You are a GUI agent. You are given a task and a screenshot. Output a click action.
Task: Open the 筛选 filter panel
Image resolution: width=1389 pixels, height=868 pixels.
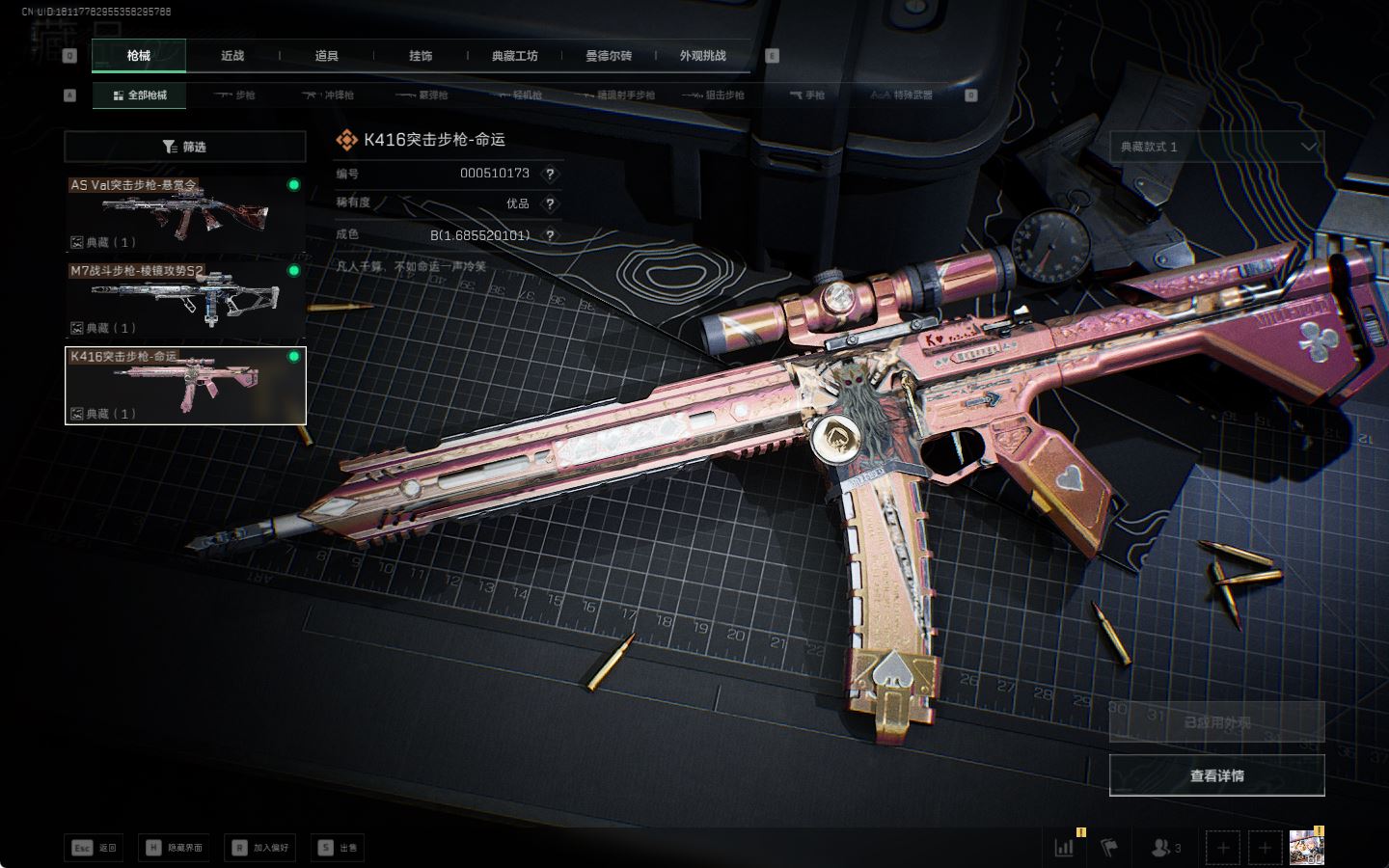(x=185, y=147)
